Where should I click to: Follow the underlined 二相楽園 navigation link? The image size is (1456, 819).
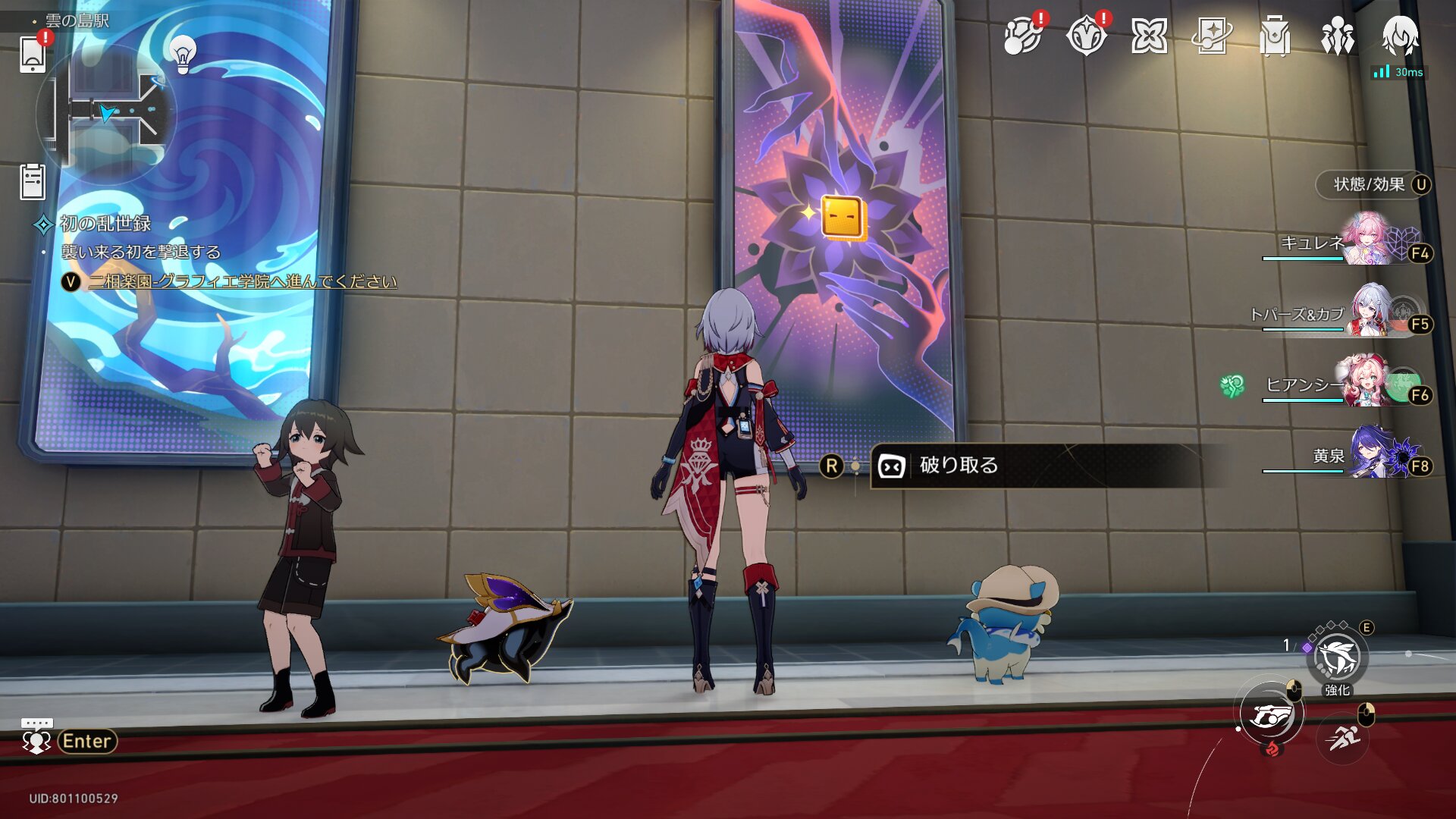pyautogui.click(x=243, y=281)
